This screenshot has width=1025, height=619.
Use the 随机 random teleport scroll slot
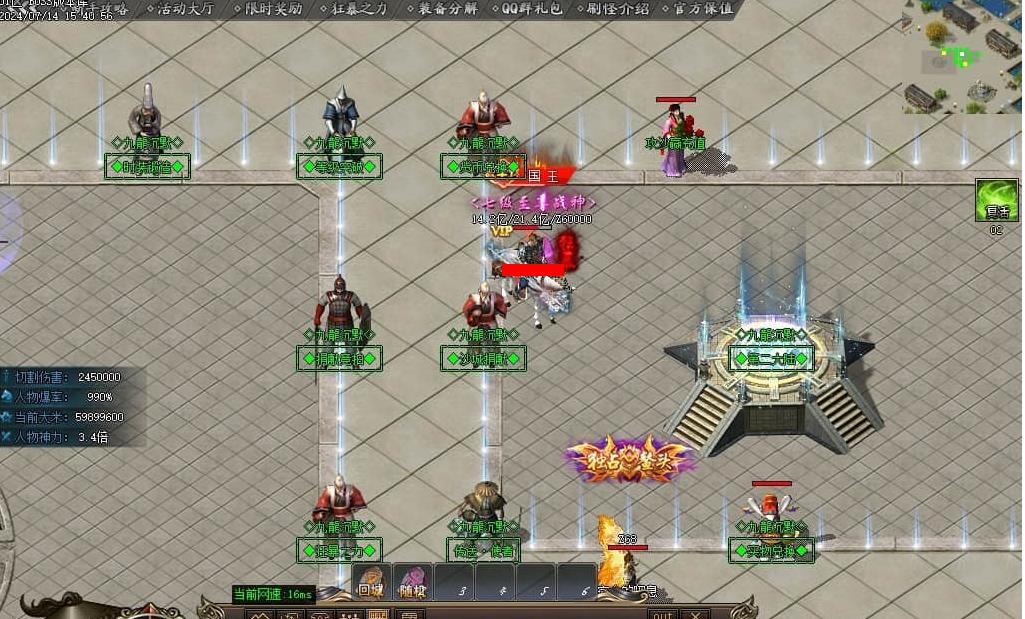pyautogui.click(x=412, y=582)
